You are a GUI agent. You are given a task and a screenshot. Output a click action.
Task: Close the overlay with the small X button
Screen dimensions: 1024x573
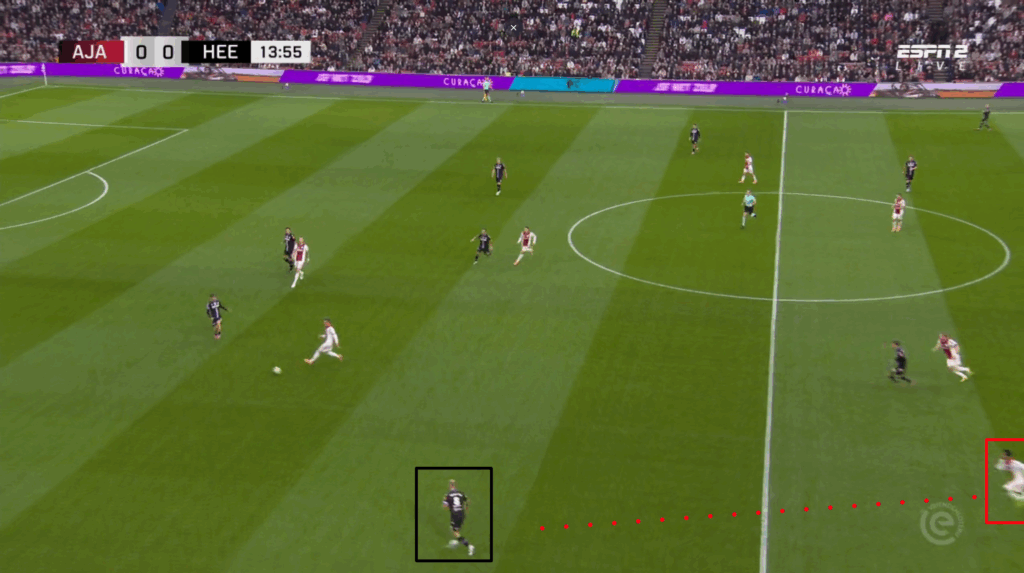(x=514, y=28)
